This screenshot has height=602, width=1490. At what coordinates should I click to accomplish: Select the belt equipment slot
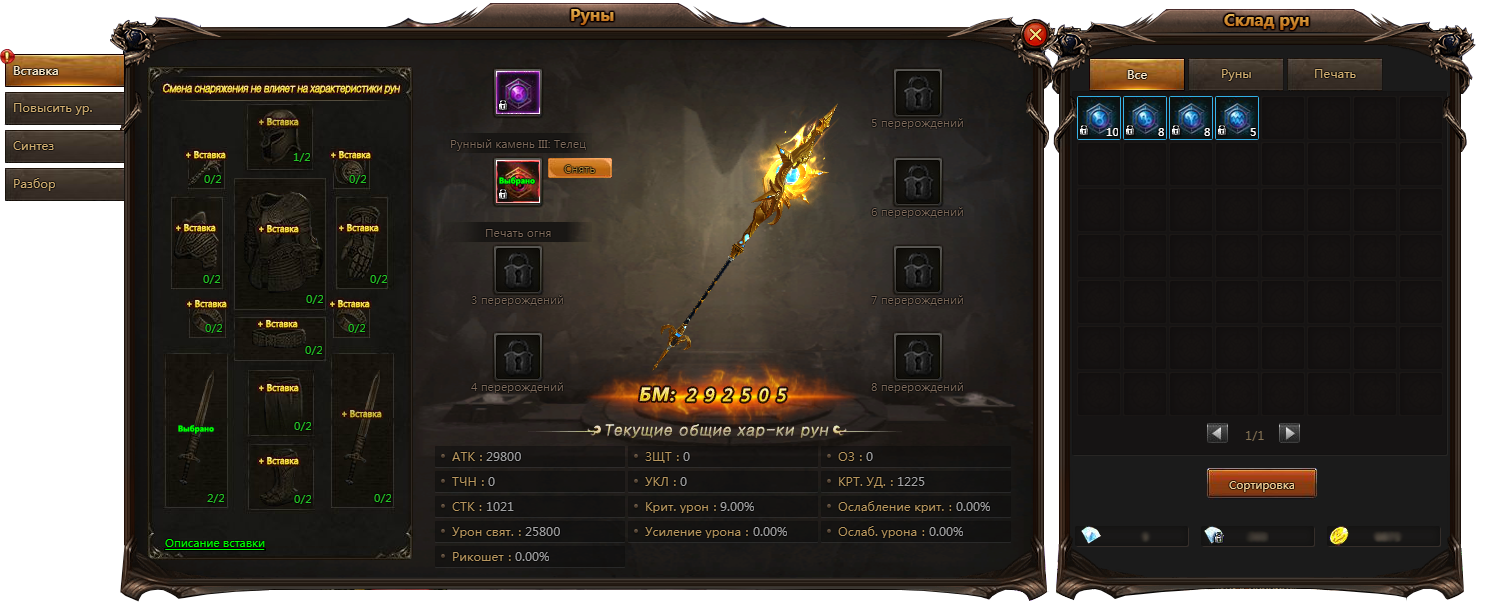(x=280, y=337)
